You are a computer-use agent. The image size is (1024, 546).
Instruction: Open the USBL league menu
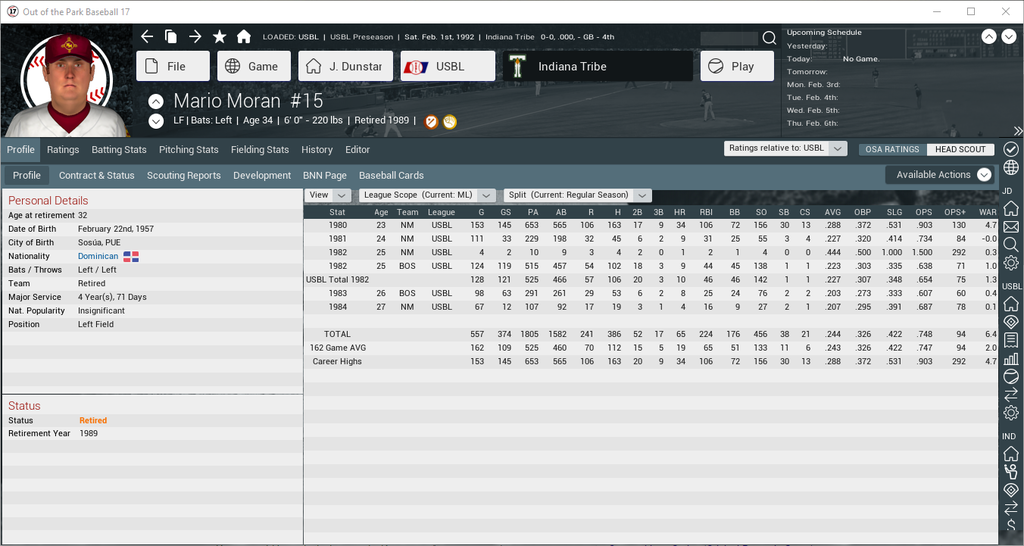click(447, 67)
